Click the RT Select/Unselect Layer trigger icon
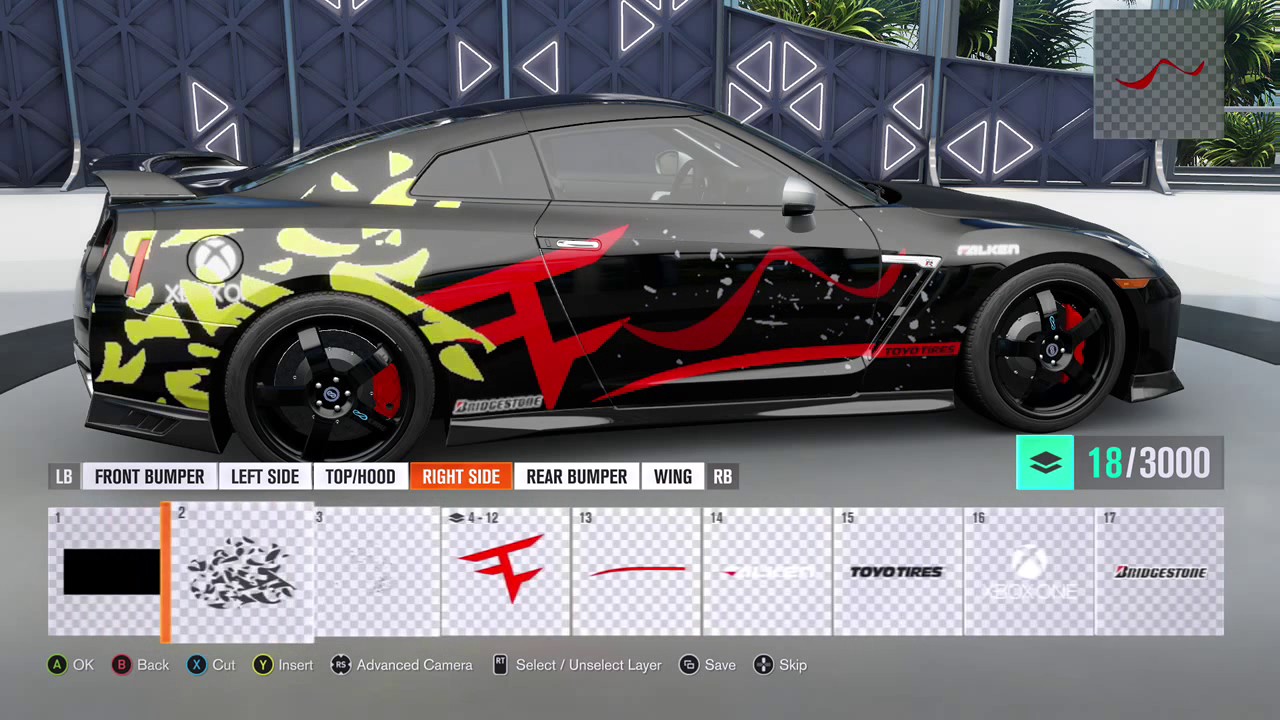This screenshot has height=720, width=1280. (x=500, y=665)
